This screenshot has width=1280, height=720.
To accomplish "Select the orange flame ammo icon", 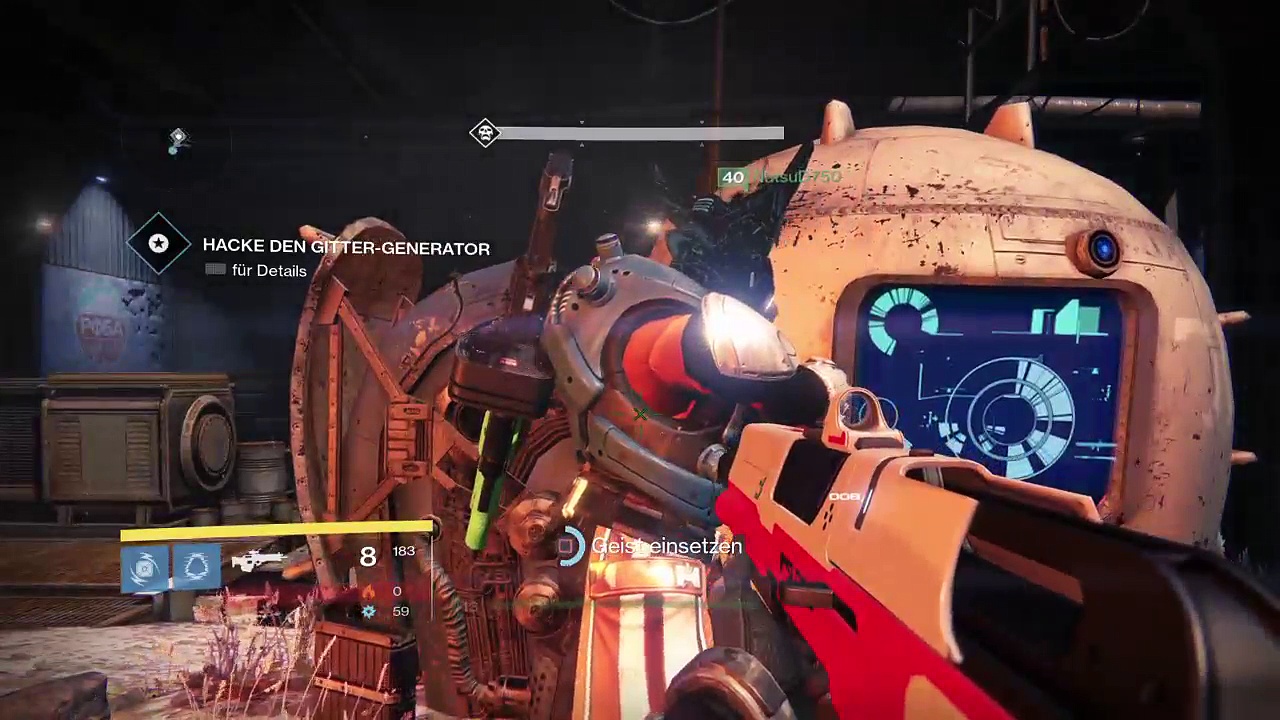I will point(369,592).
